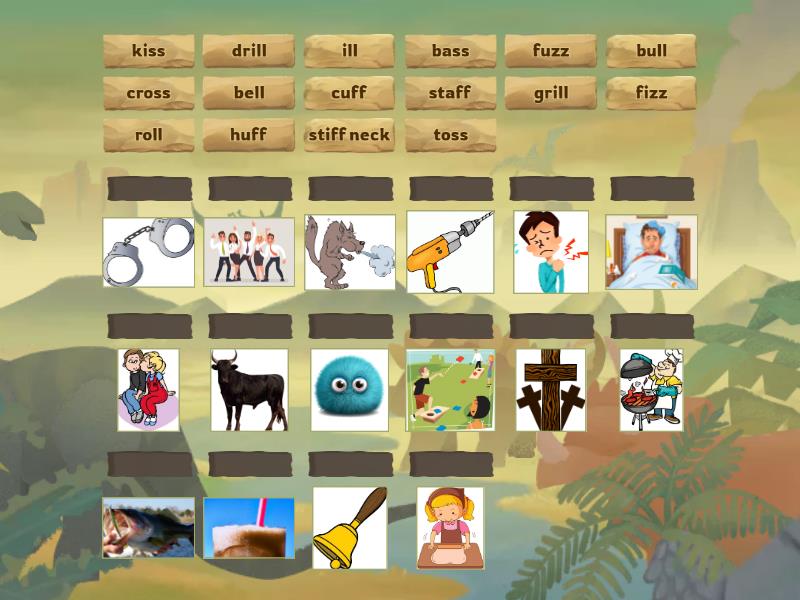
Task: Click the 'bass' word tile
Action: point(450,51)
